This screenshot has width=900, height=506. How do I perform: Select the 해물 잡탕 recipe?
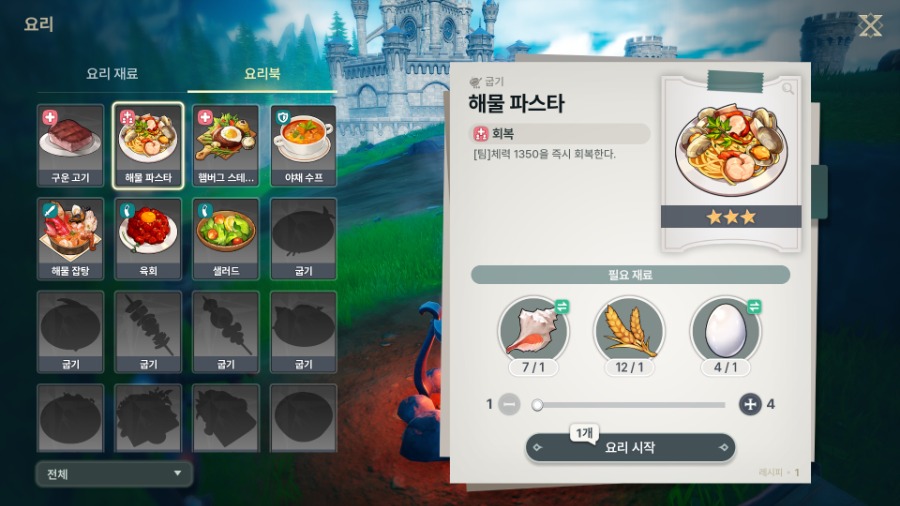70,238
